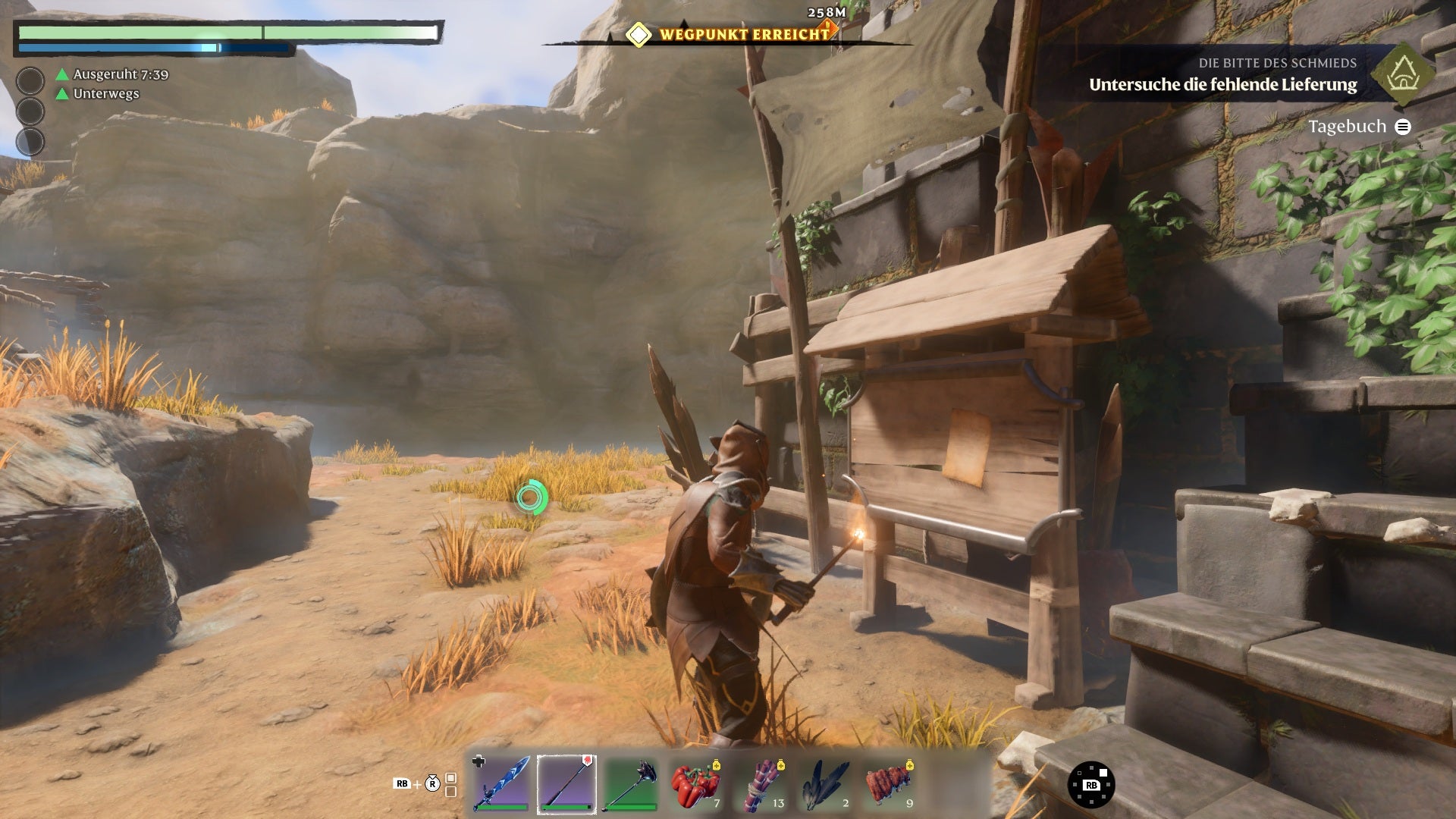1456x819 pixels.
Task: Select the dark feathers hotbar slot
Action: pos(825,783)
